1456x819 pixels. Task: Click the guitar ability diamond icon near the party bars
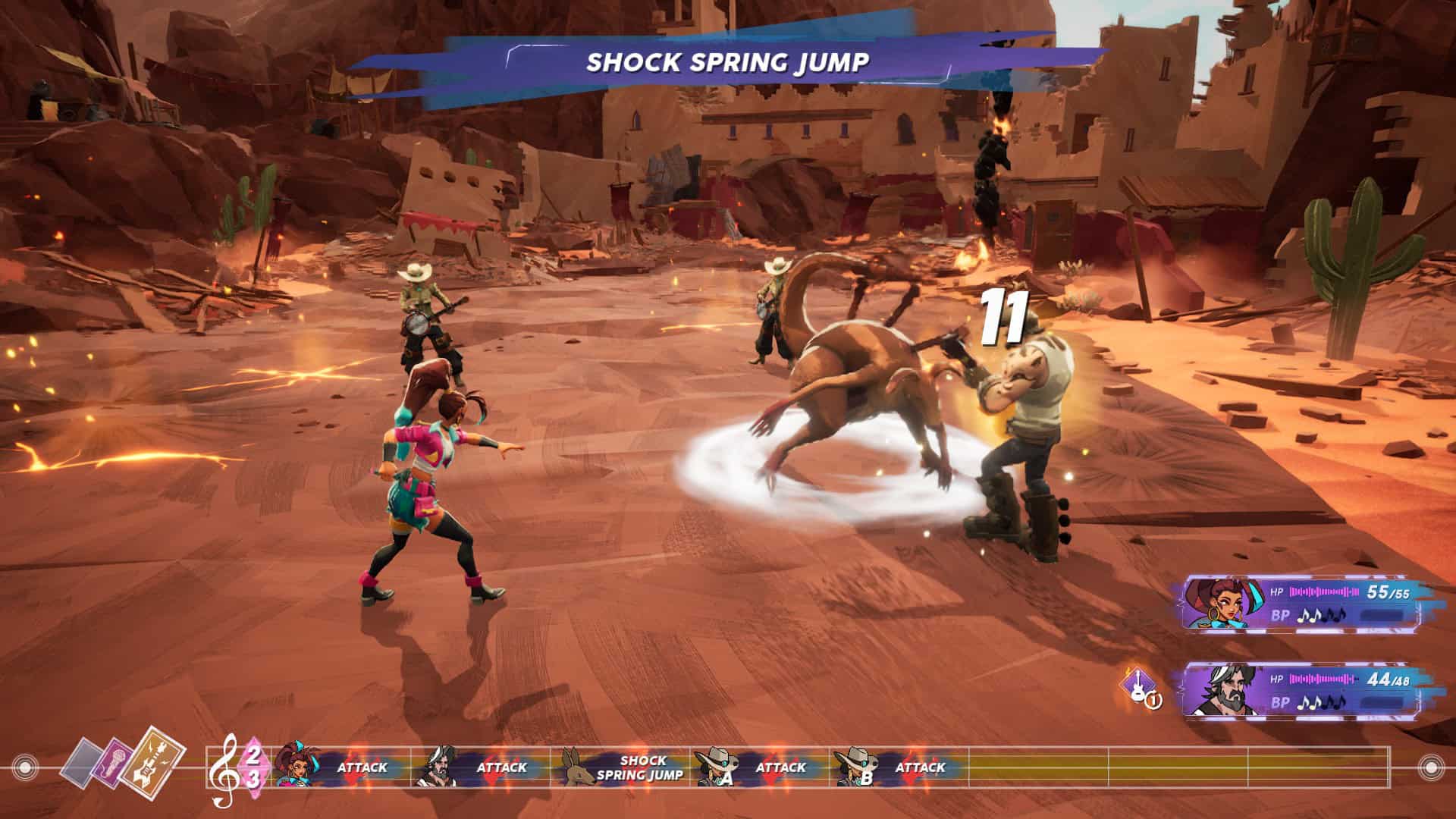click(x=1137, y=685)
